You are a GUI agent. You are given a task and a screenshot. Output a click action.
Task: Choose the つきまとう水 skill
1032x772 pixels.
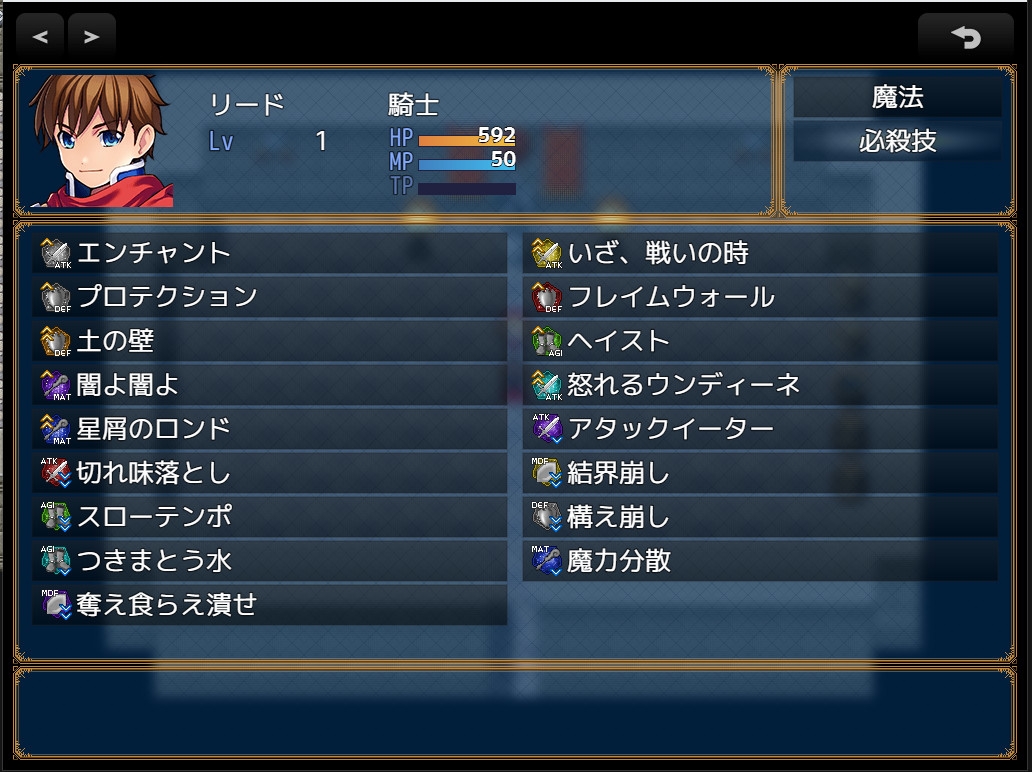coord(270,561)
